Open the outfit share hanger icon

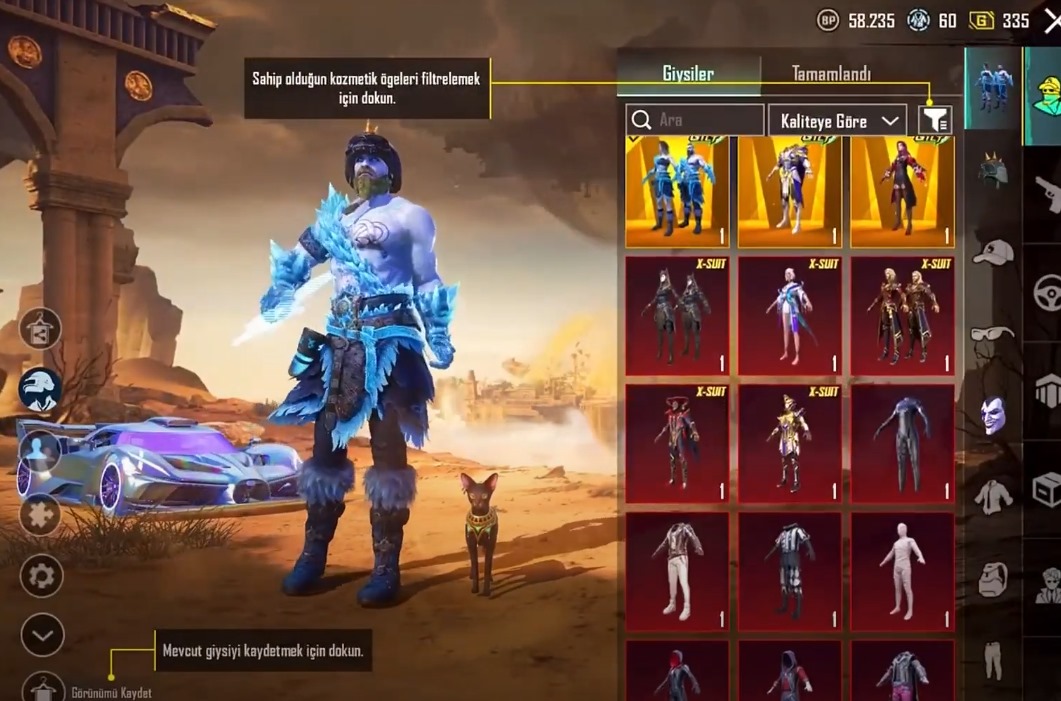click(x=40, y=329)
